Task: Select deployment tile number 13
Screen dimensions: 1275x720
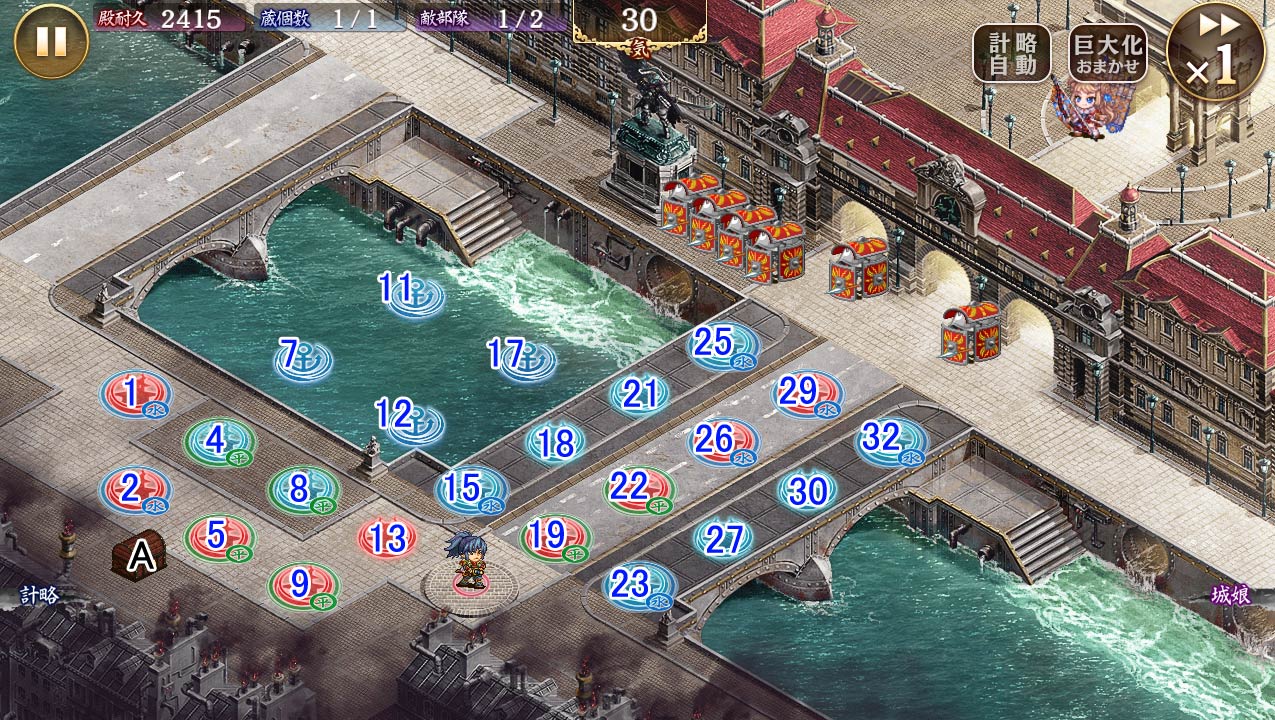Action: [x=387, y=539]
